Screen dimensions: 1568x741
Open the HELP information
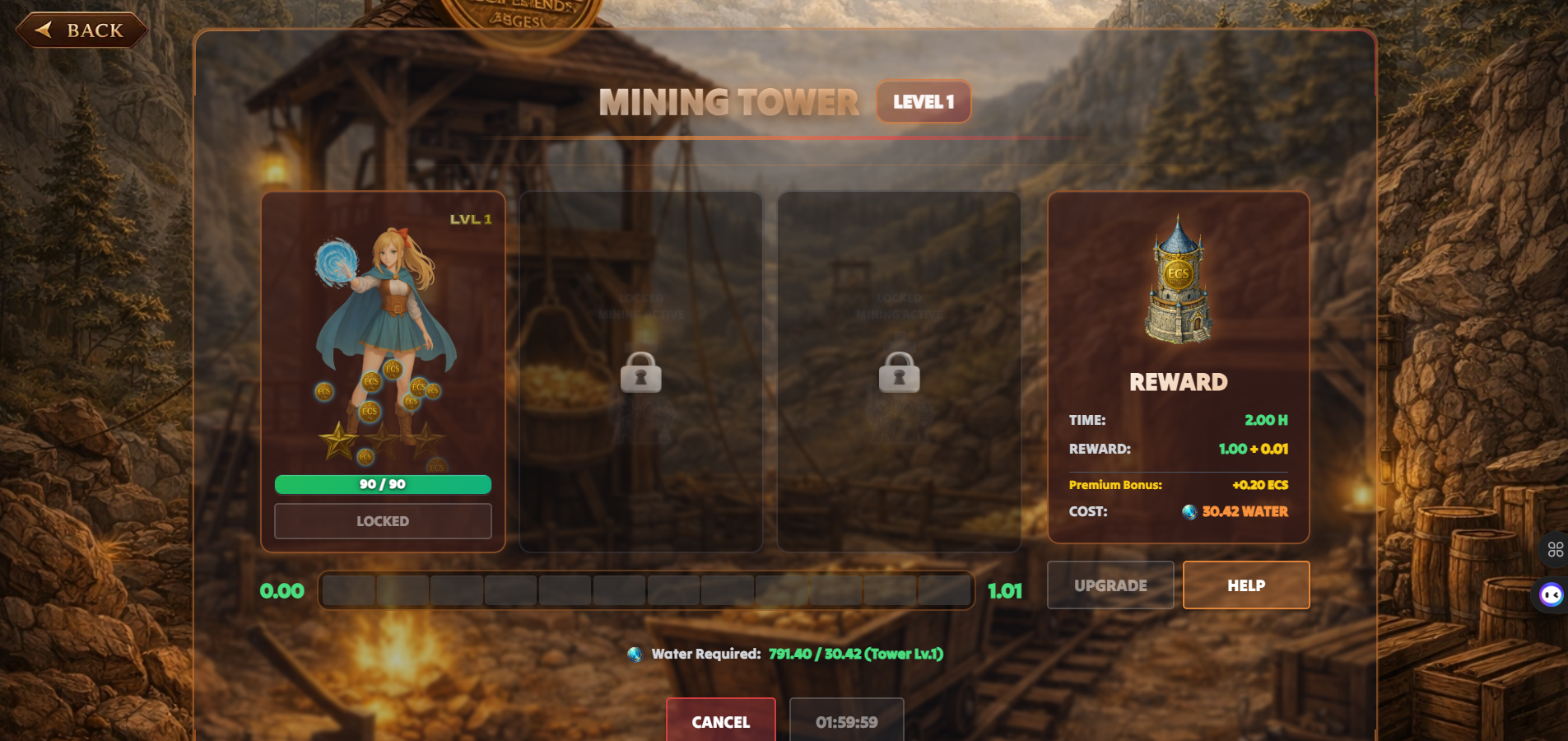(x=1245, y=585)
